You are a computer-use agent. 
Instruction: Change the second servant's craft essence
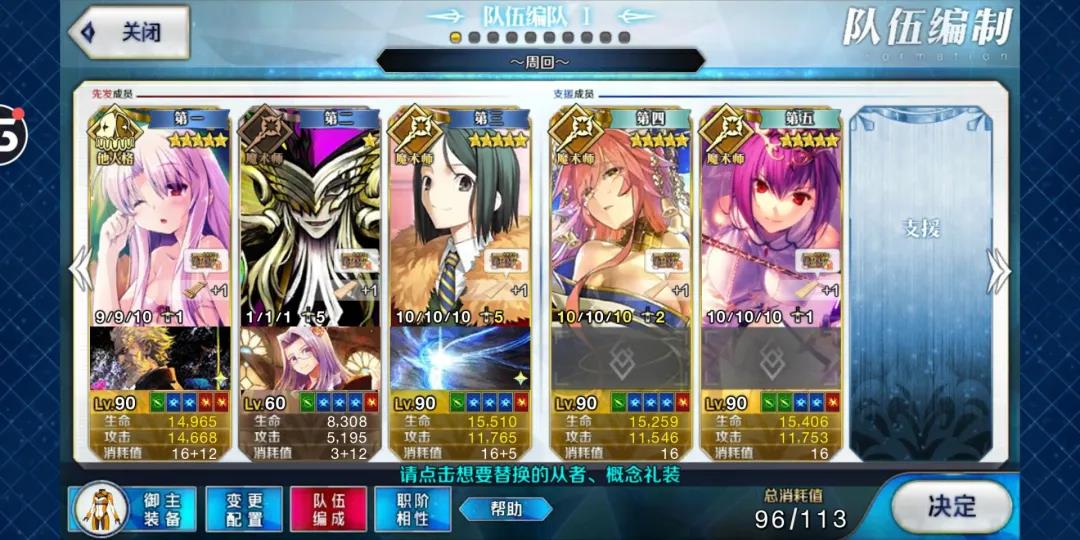(310, 358)
